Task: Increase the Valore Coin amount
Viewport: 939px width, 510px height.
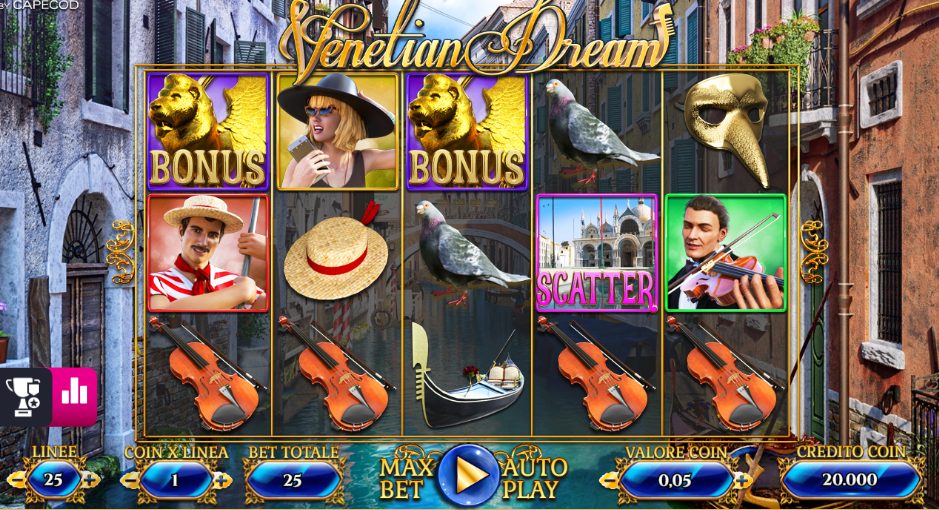Action: point(742,480)
